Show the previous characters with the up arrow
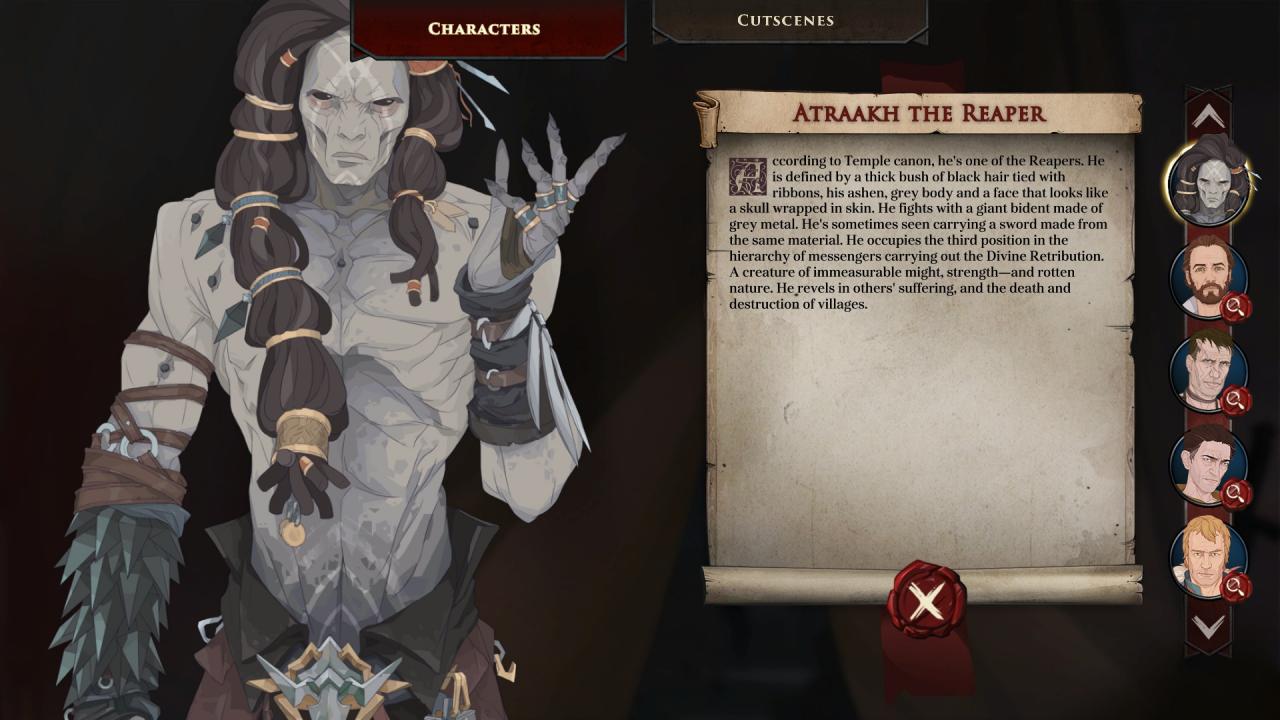1280x720 pixels. point(1208,116)
